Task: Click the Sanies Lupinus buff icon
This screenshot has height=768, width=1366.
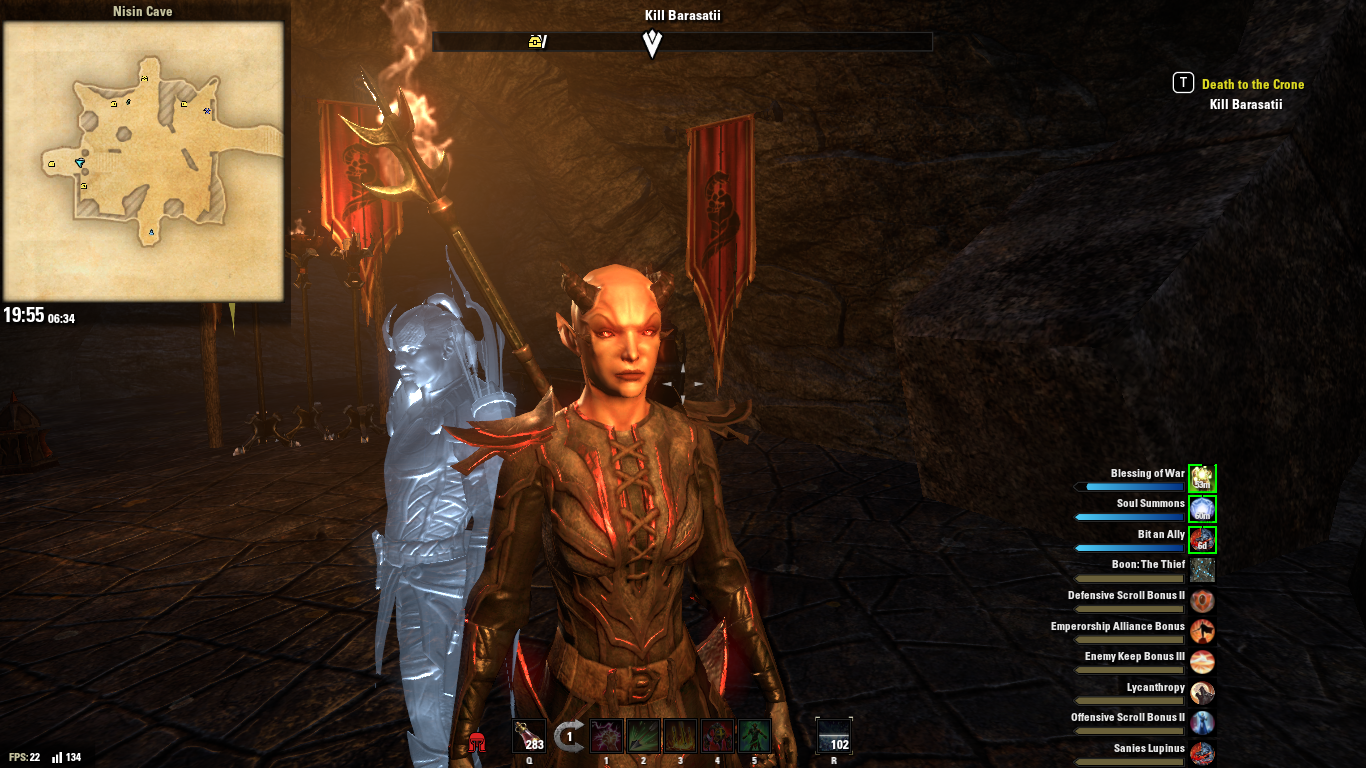Action: pyautogui.click(x=1201, y=753)
